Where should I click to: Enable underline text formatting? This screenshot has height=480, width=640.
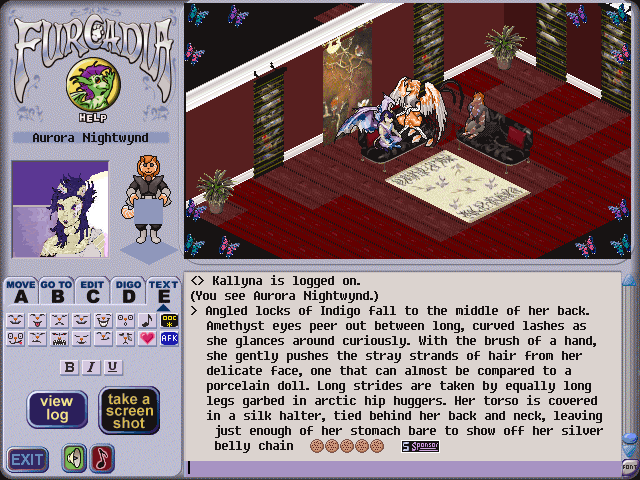point(112,367)
